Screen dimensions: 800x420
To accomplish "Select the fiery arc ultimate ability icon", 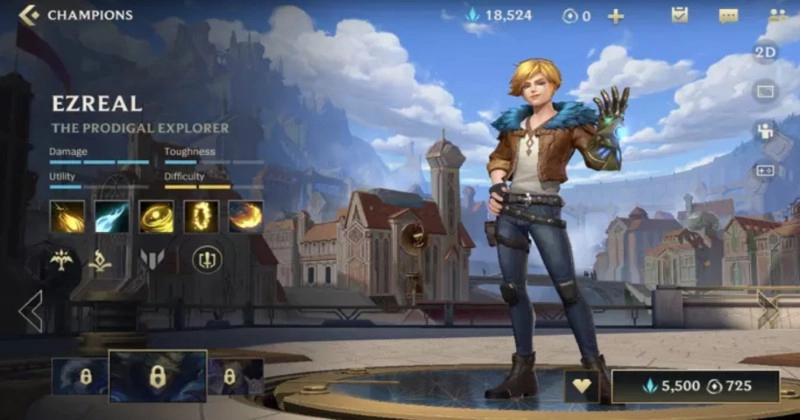I will [x=245, y=217].
